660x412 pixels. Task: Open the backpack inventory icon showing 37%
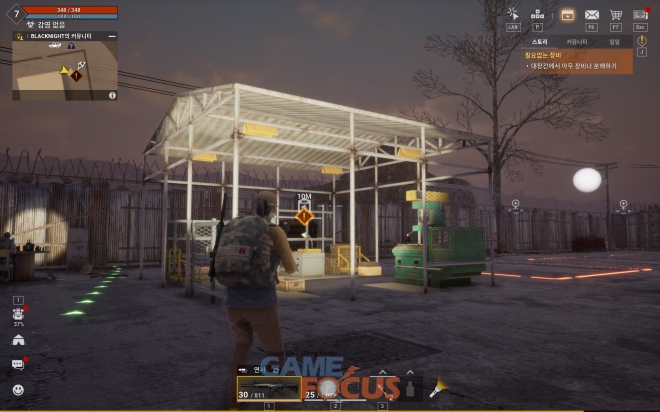pos(18,314)
